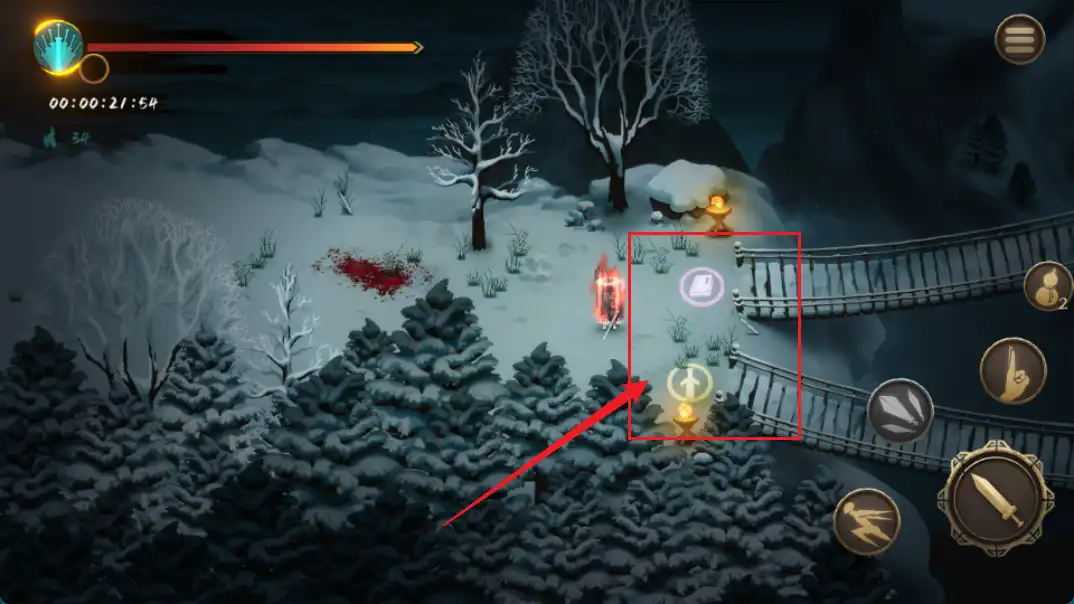
Task: Throw the flying daggers skill
Action: (x=900, y=411)
